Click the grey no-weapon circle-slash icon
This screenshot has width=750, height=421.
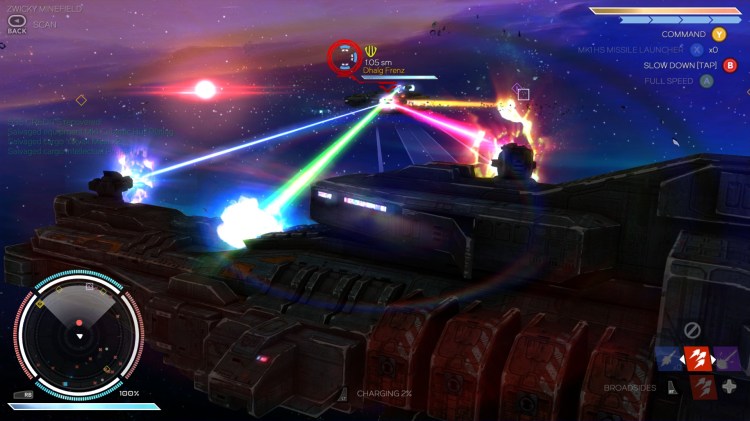(x=691, y=330)
